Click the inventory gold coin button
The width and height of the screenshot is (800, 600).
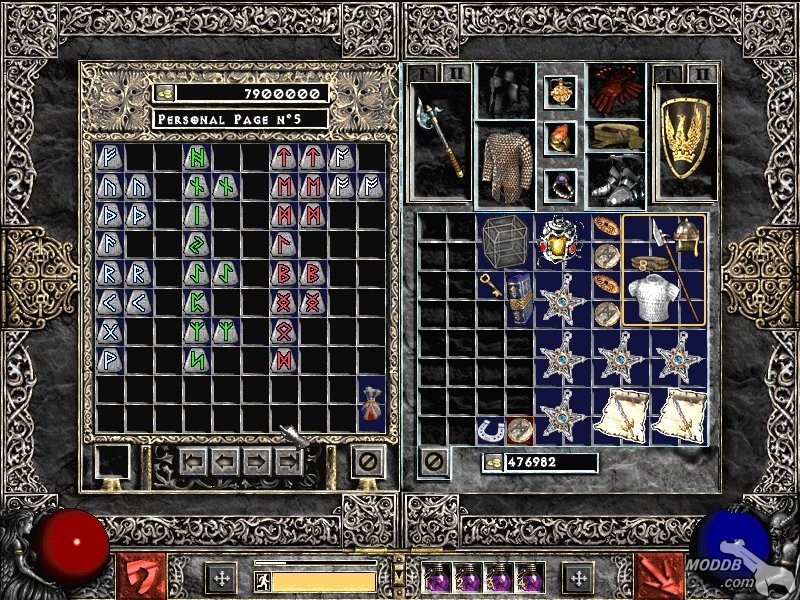[x=493, y=463]
